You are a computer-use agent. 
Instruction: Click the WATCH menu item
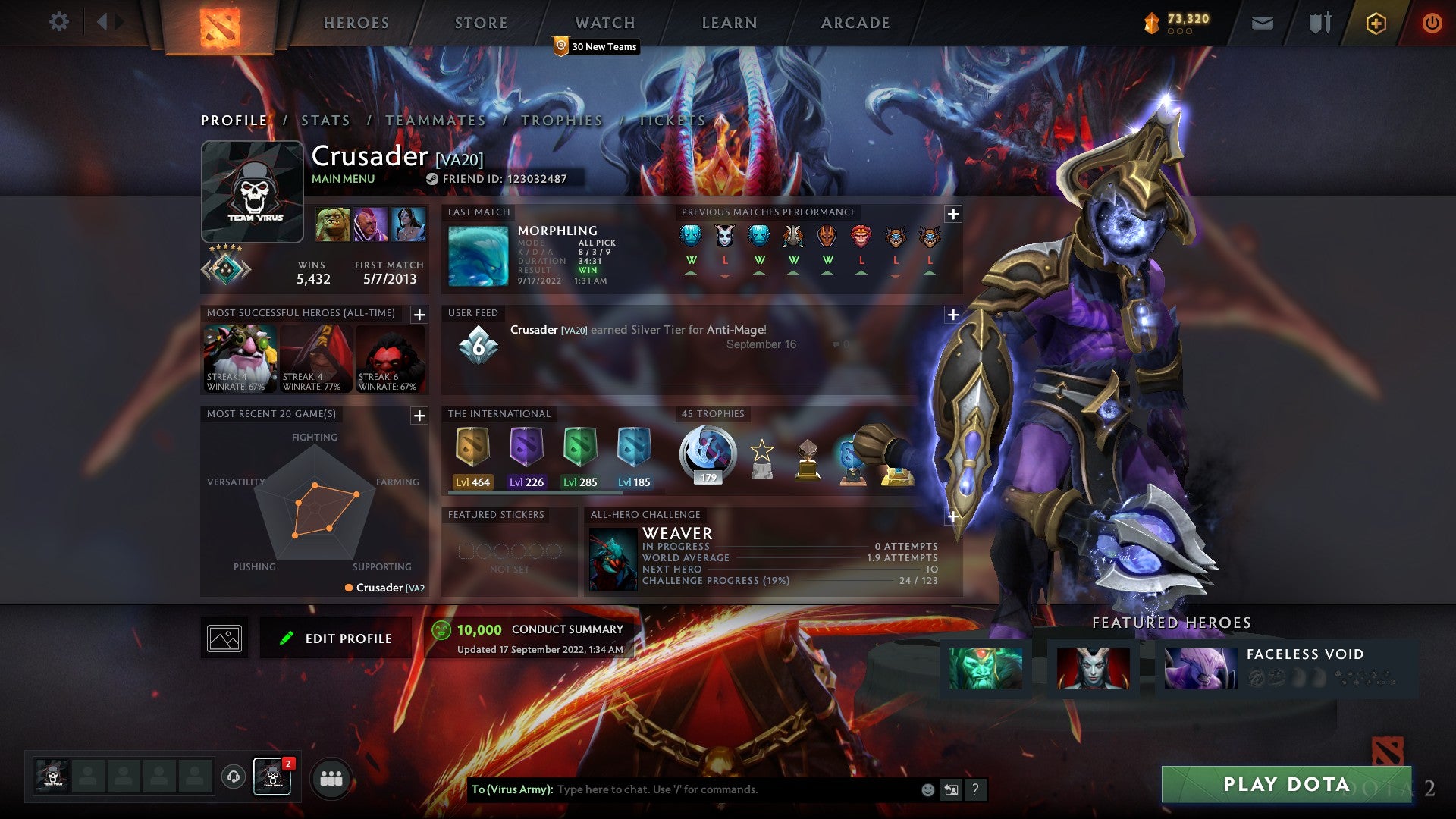pos(604,22)
